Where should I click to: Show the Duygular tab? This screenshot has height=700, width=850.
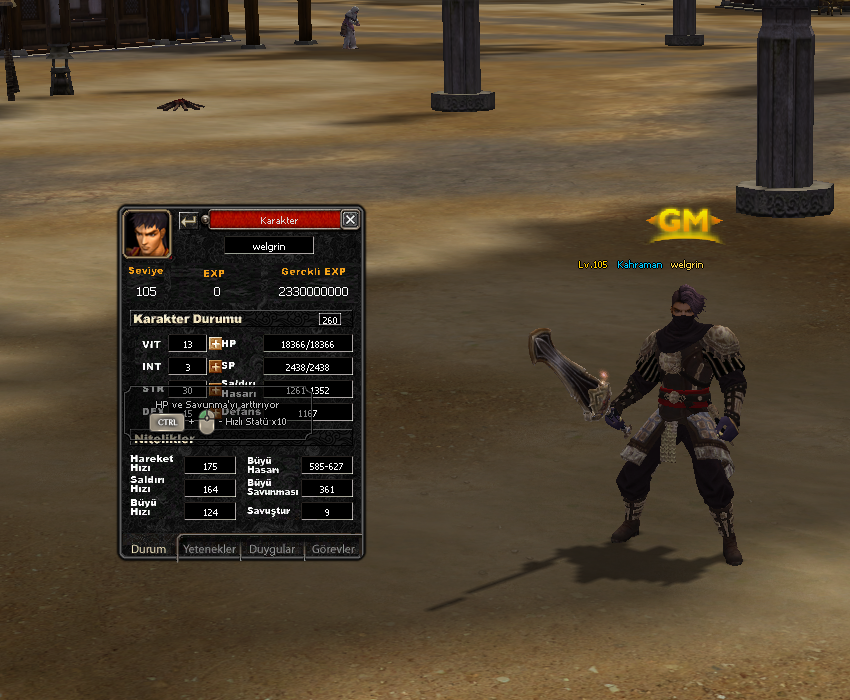pyautogui.click(x=272, y=549)
